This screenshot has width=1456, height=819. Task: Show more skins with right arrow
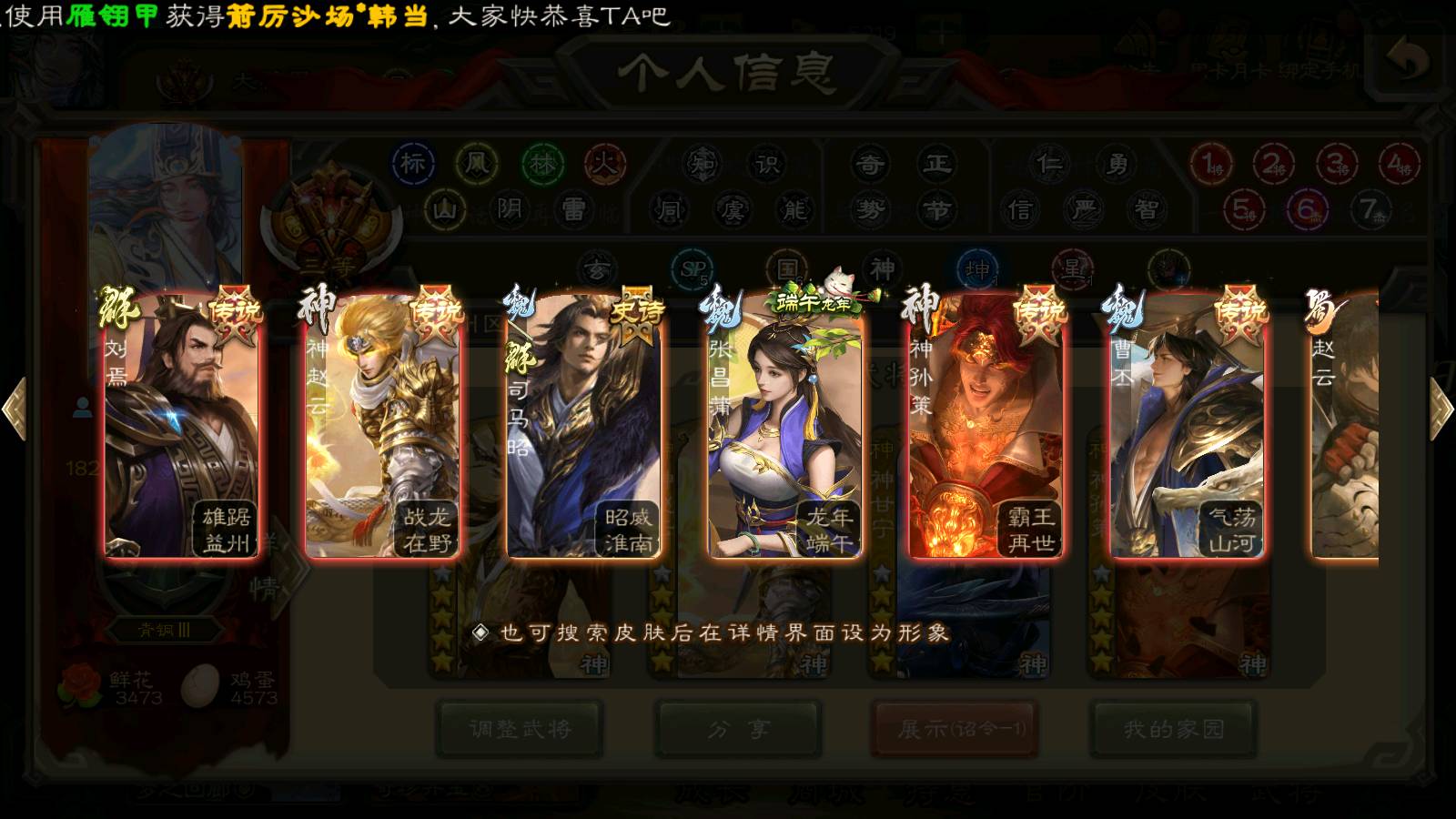point(1441,409)
